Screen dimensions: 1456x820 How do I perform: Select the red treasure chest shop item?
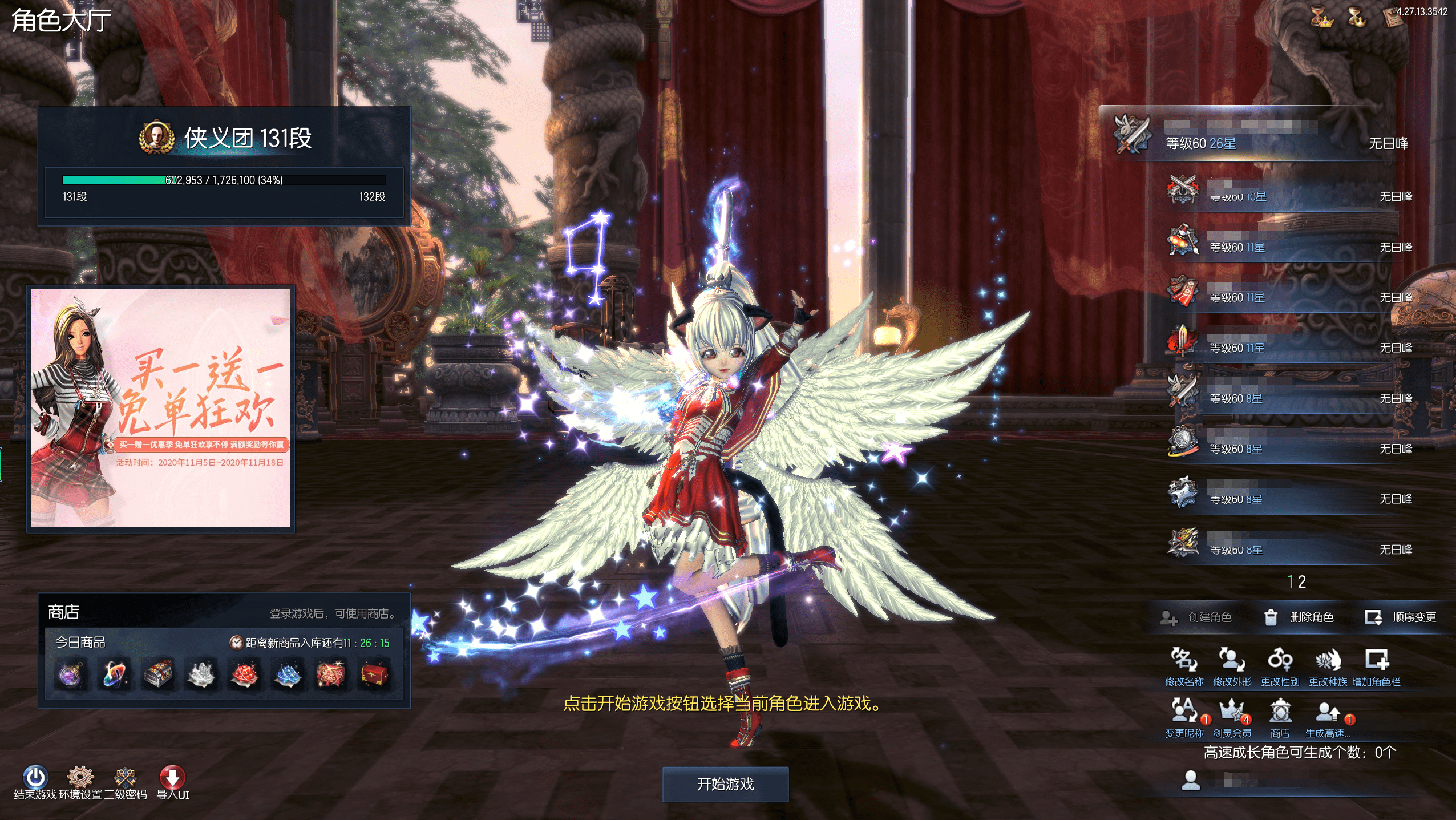(x=375, y=674)
